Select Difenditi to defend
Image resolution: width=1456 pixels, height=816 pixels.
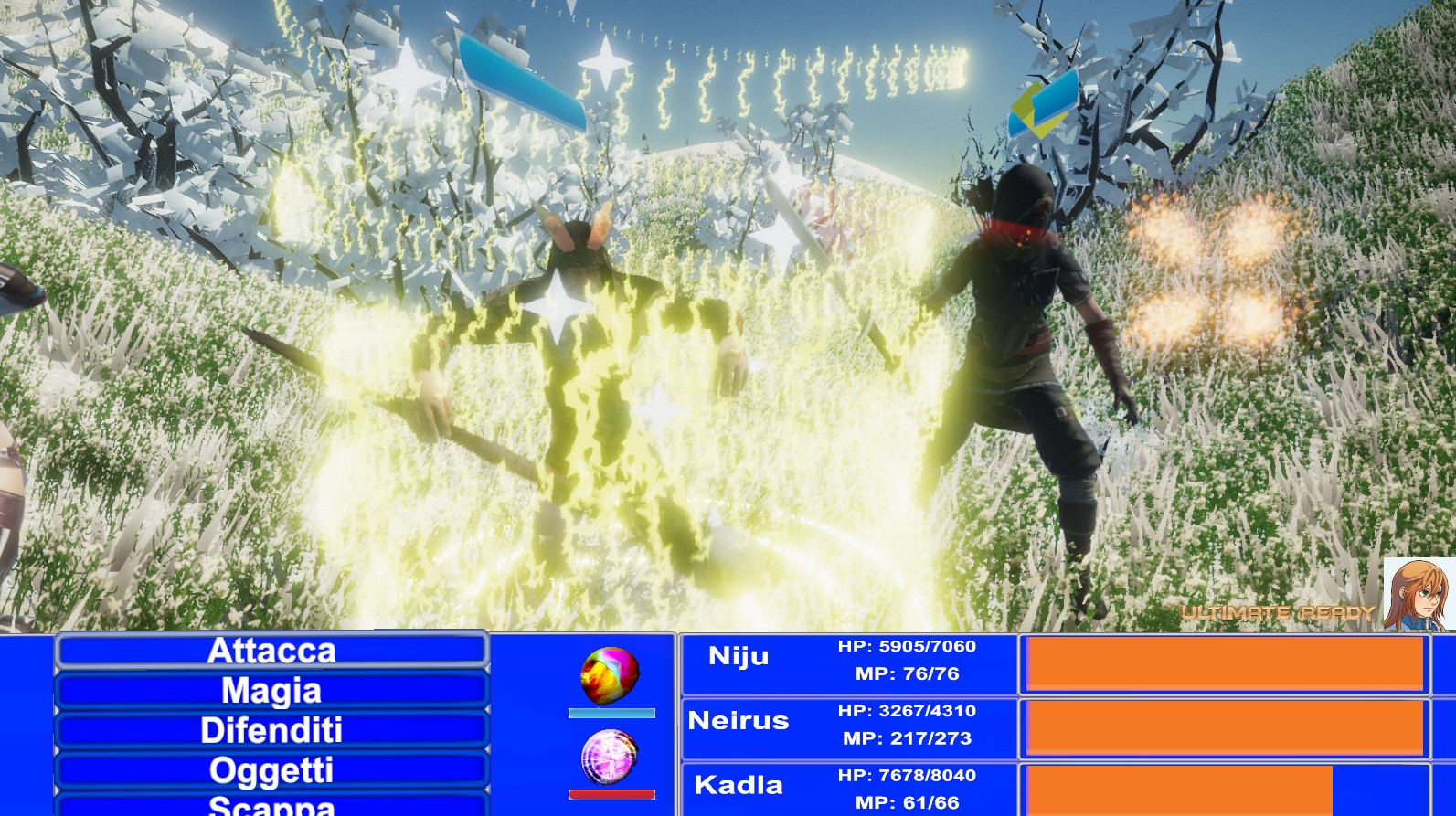[x=272, y=731]
